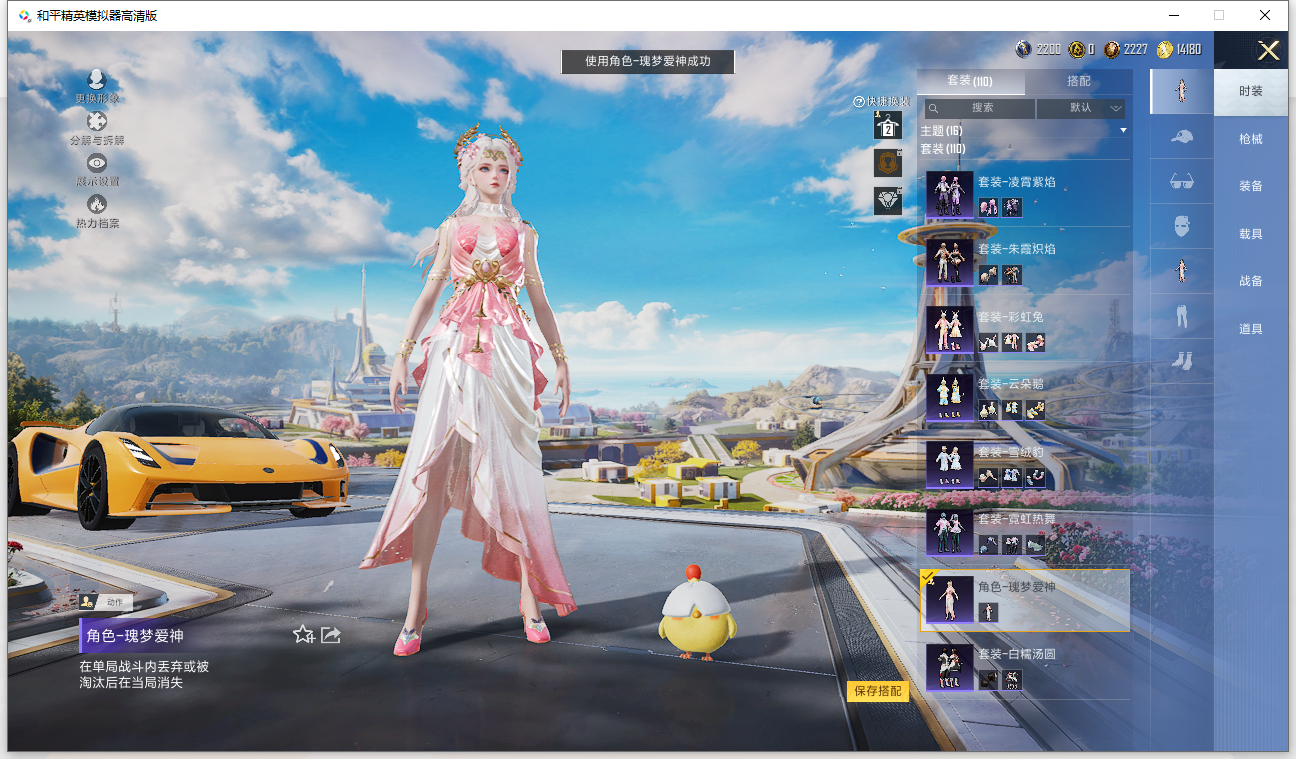Minimize the emulator window
Screen dimensions: 1296x759
[x=1173, y=15]
